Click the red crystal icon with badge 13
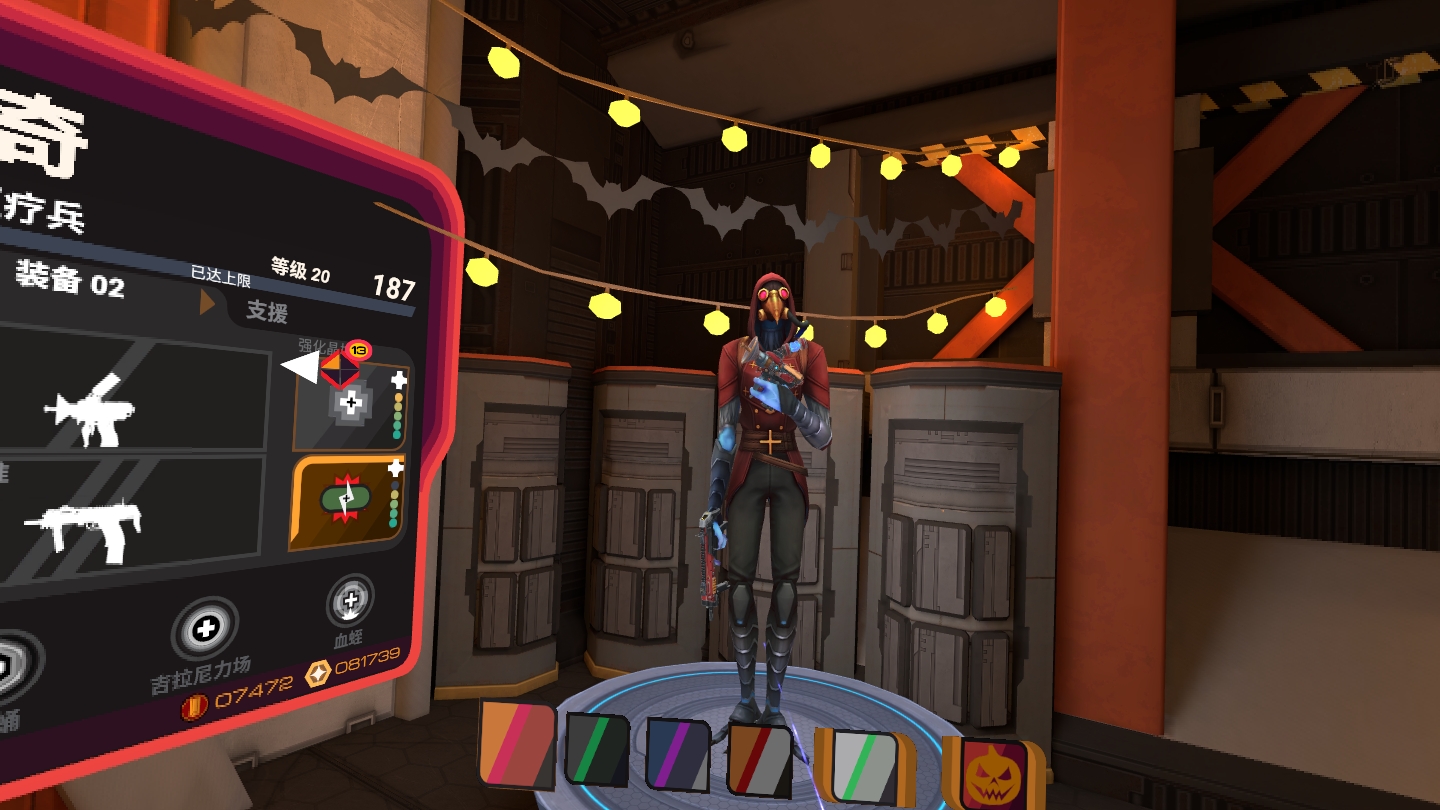Image resolution: width=1440 pixels, height=810 pixels. tap(340, 366)
